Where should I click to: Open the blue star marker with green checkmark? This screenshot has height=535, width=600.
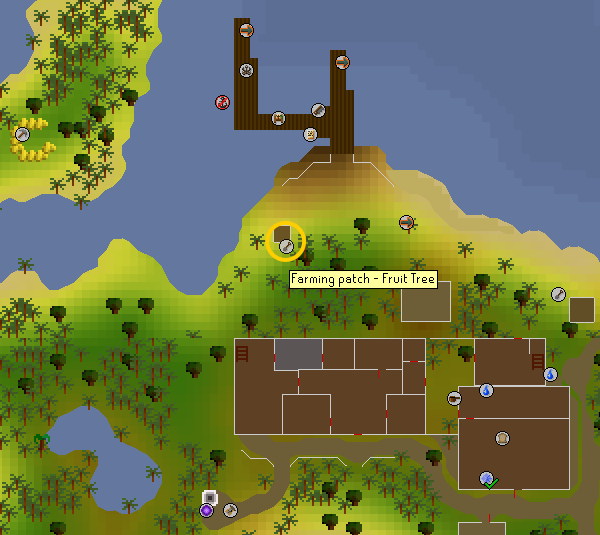click(x=486, y=479)
